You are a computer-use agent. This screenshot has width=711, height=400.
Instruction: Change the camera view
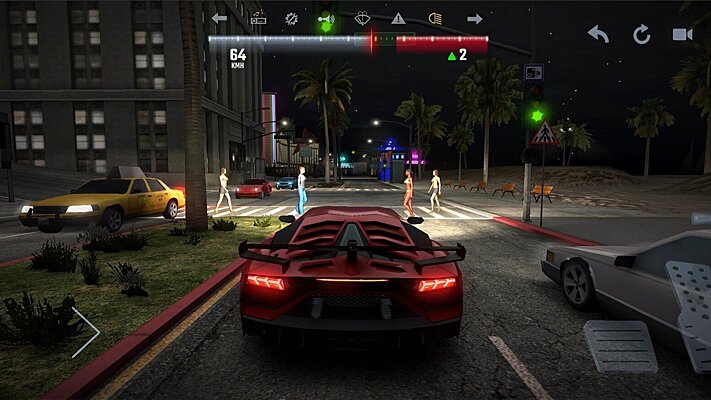coord(683,34)
